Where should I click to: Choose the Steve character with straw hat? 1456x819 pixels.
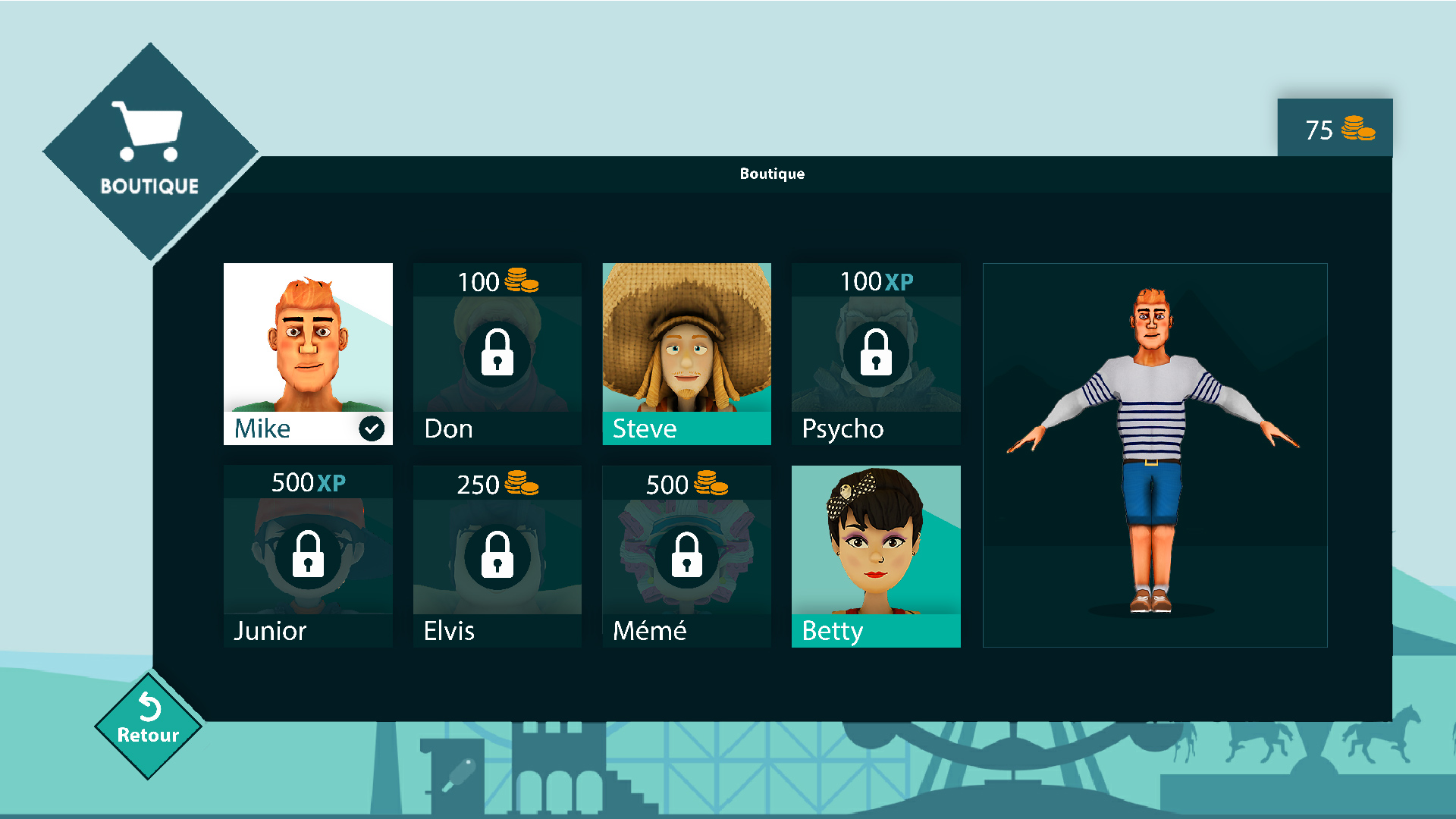click(x=686, y=353)
